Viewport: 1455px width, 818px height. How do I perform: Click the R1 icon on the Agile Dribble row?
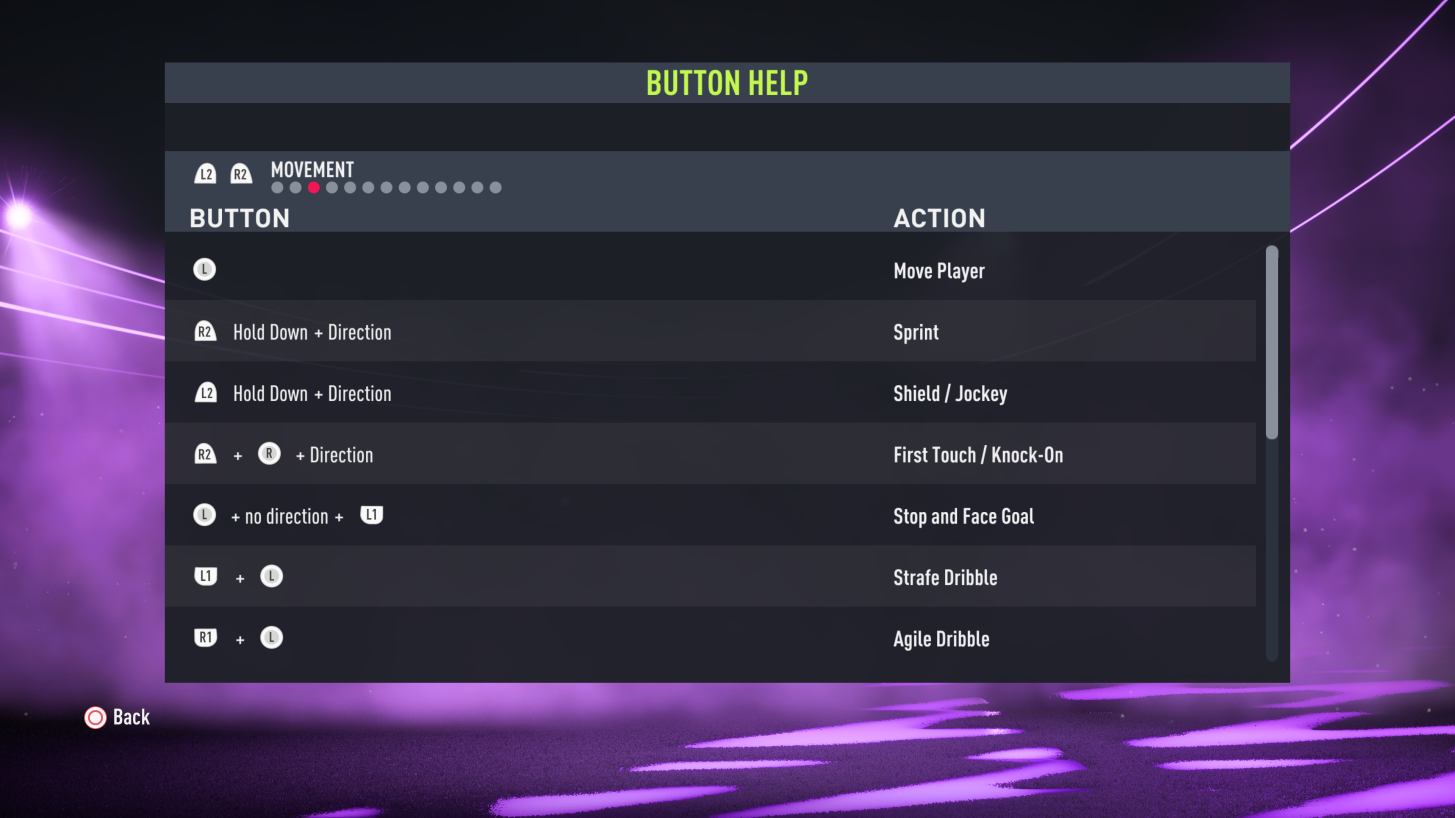click(x=205, y=637)
